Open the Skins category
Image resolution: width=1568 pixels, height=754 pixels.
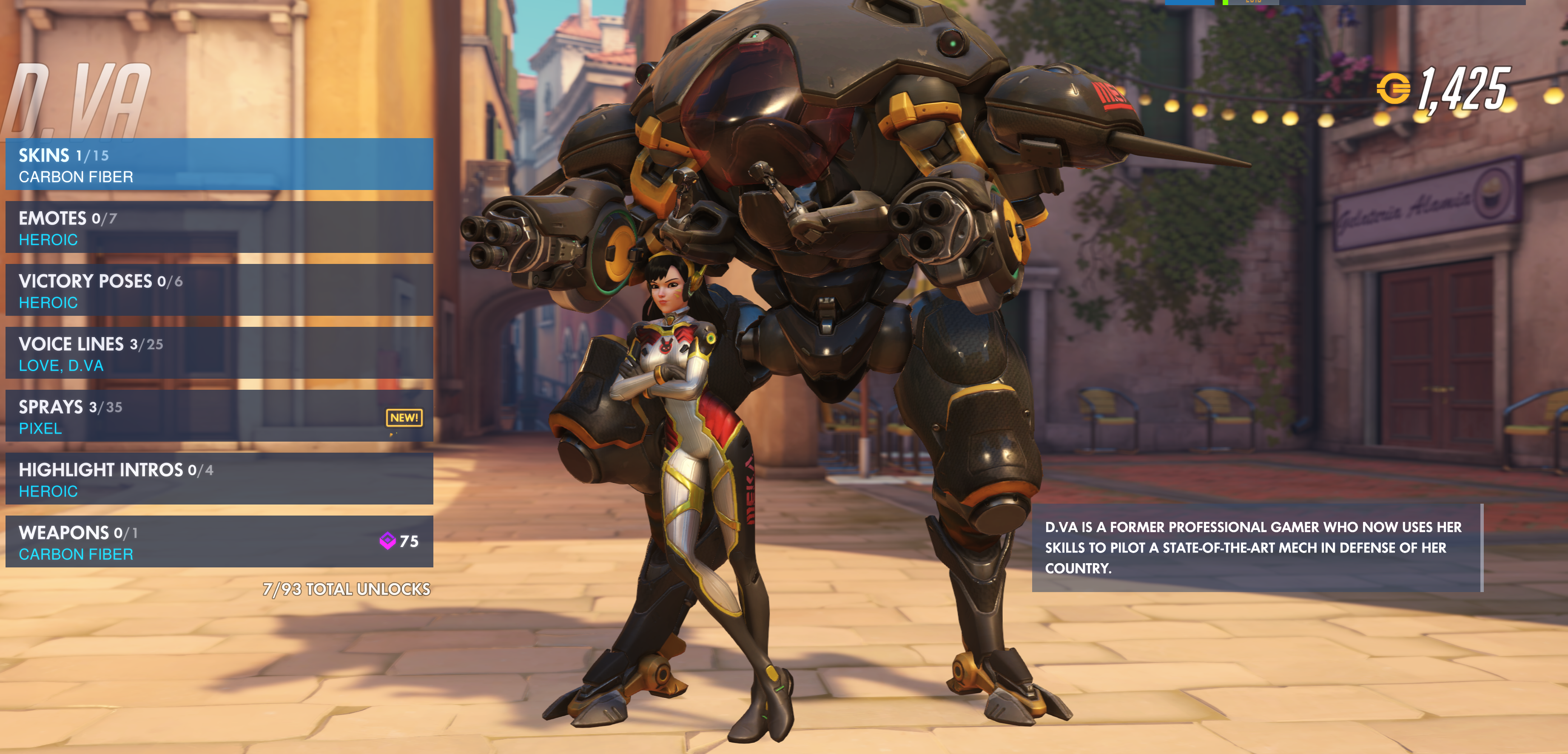(x=219, y=164)
